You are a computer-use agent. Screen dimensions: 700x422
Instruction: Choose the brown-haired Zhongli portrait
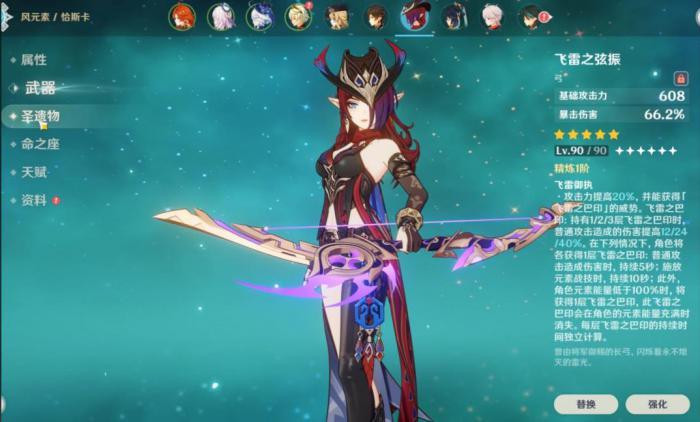point(375,16)
